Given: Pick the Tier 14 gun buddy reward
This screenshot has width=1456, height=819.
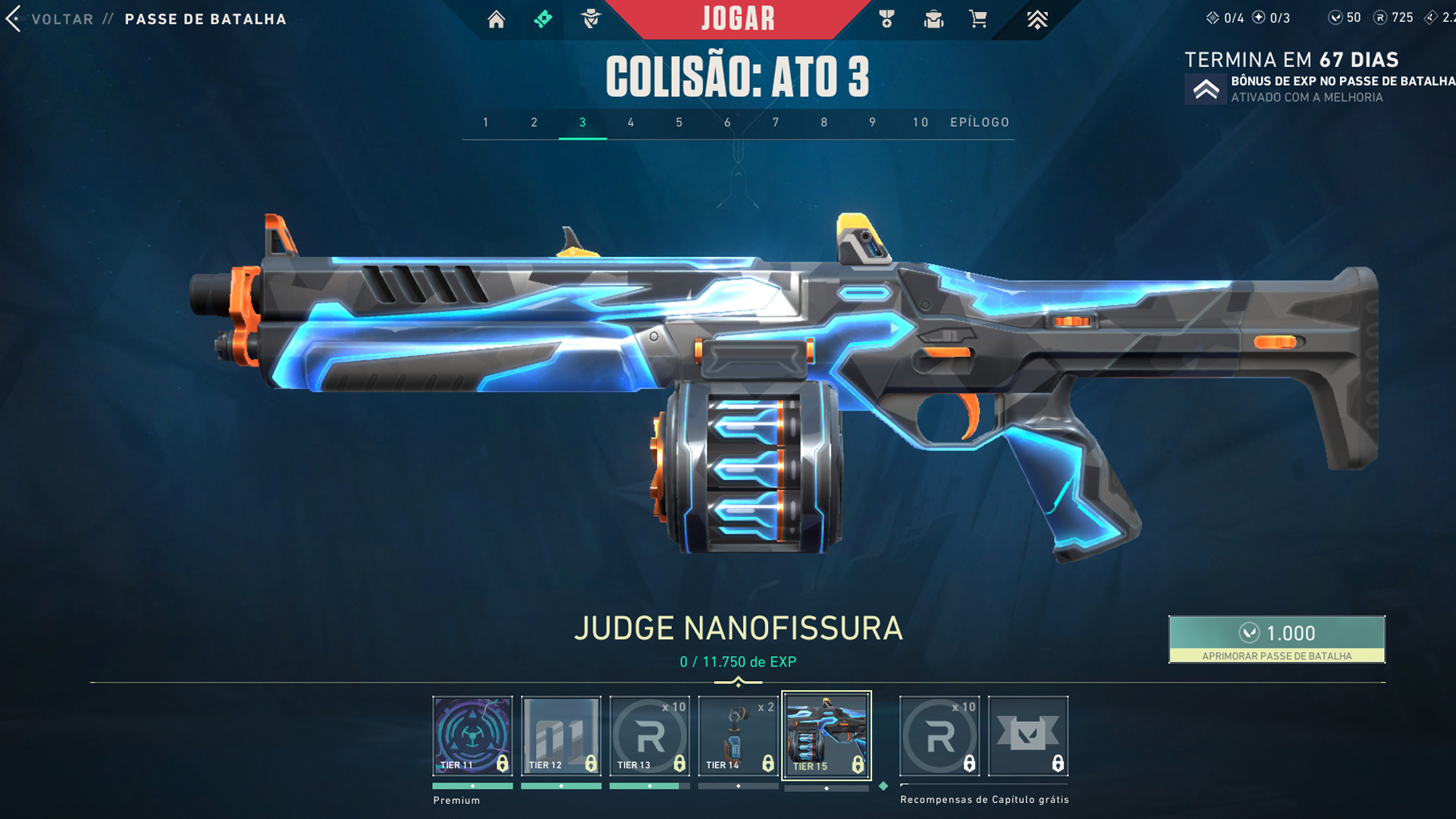Looking at the screenshot, I should [x=739, y=736].
